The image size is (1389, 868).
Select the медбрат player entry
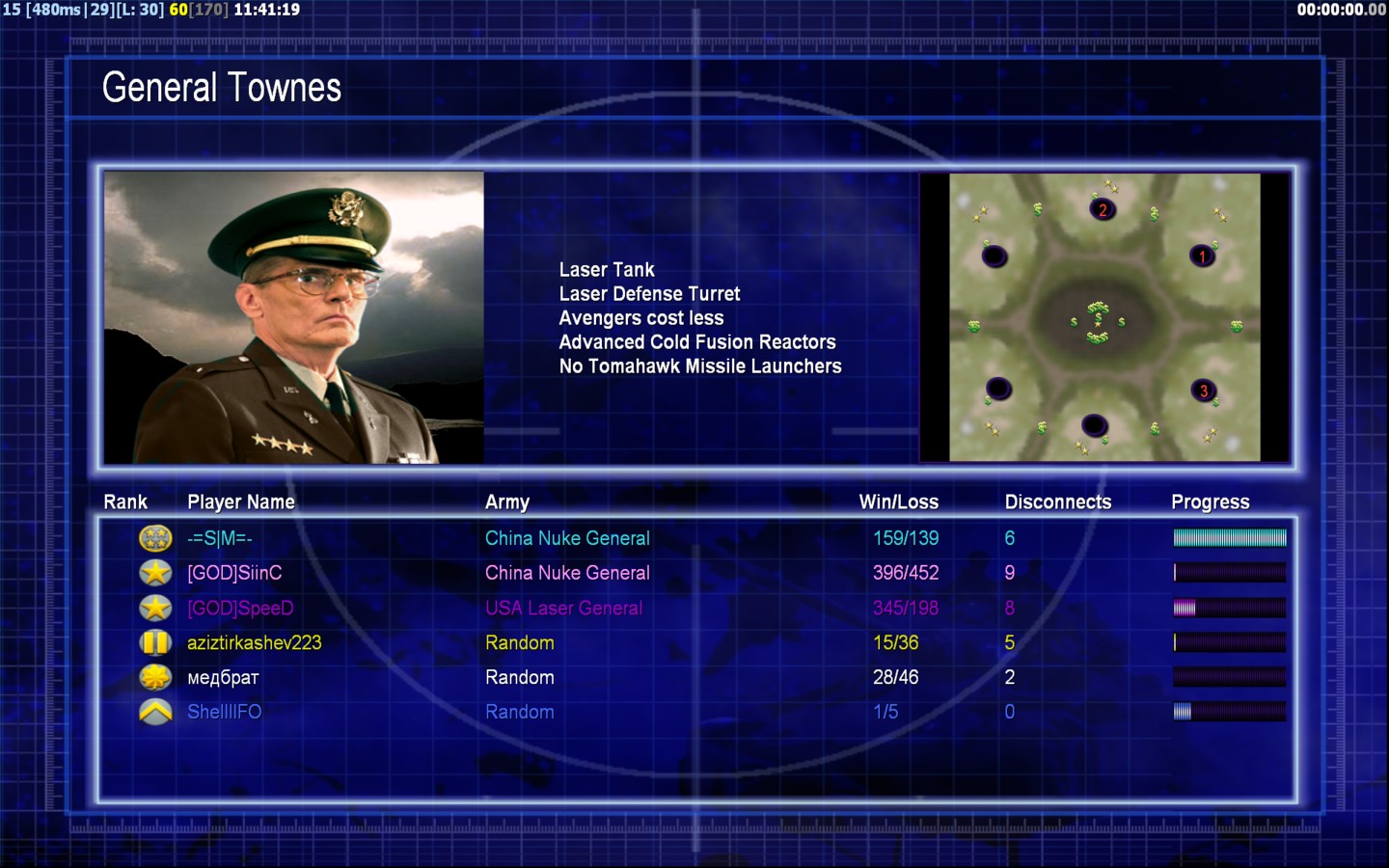(223, 677)
